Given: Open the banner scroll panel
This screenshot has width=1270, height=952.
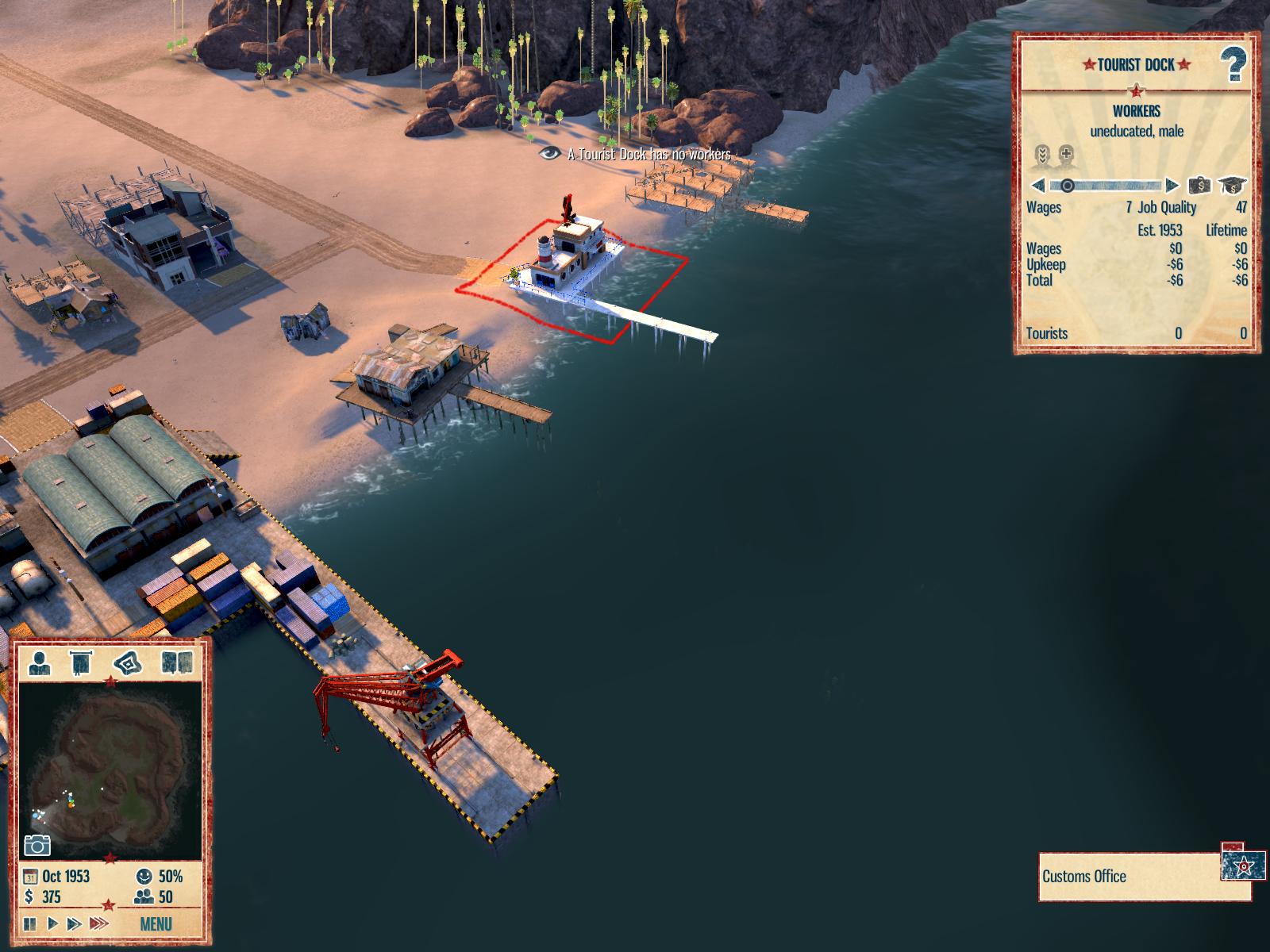Looking at the screenshot, I should tap(81, 662).
